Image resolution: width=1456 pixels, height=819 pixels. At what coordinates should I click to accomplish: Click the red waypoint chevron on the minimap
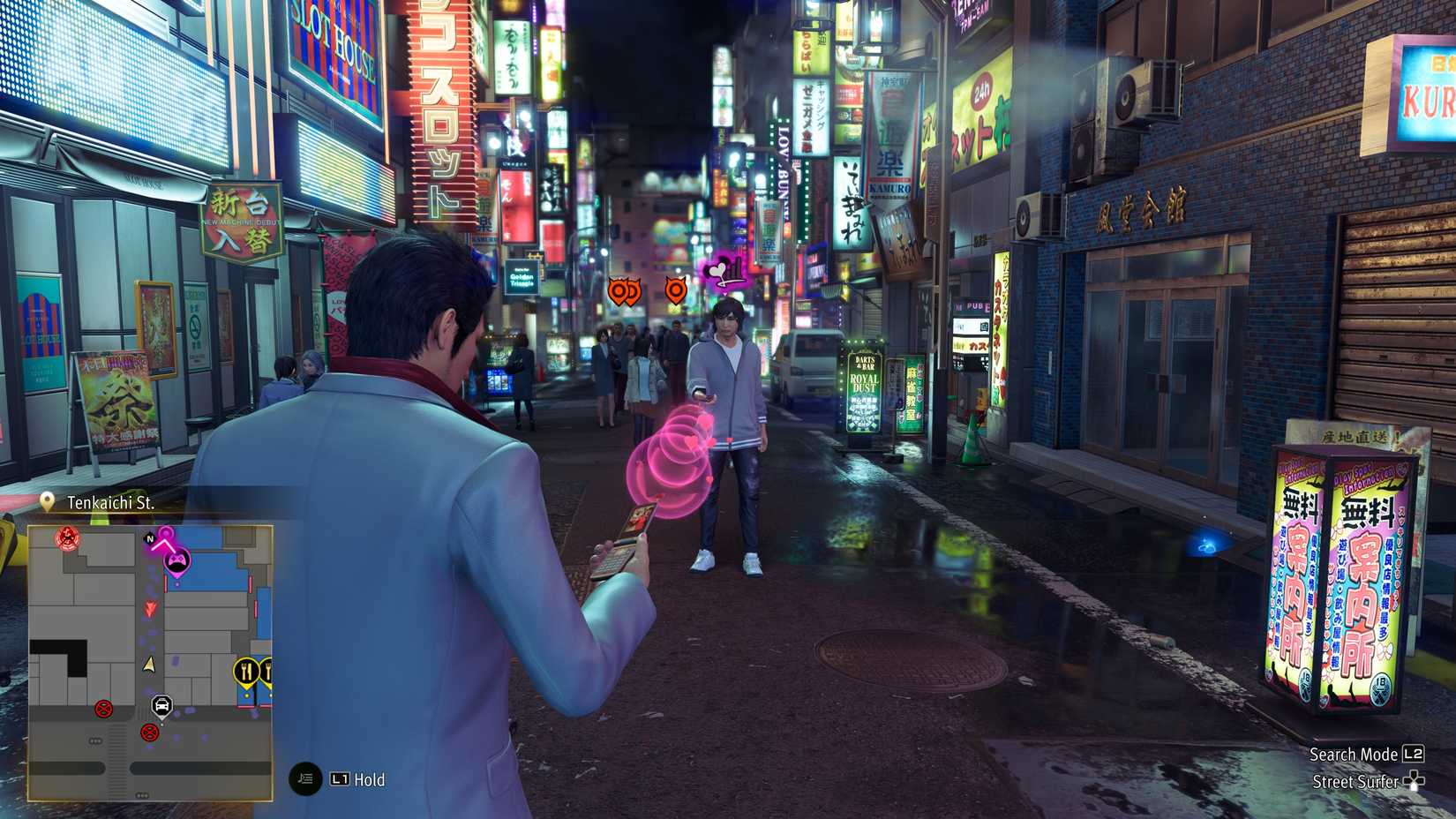[x=149, y=609]
